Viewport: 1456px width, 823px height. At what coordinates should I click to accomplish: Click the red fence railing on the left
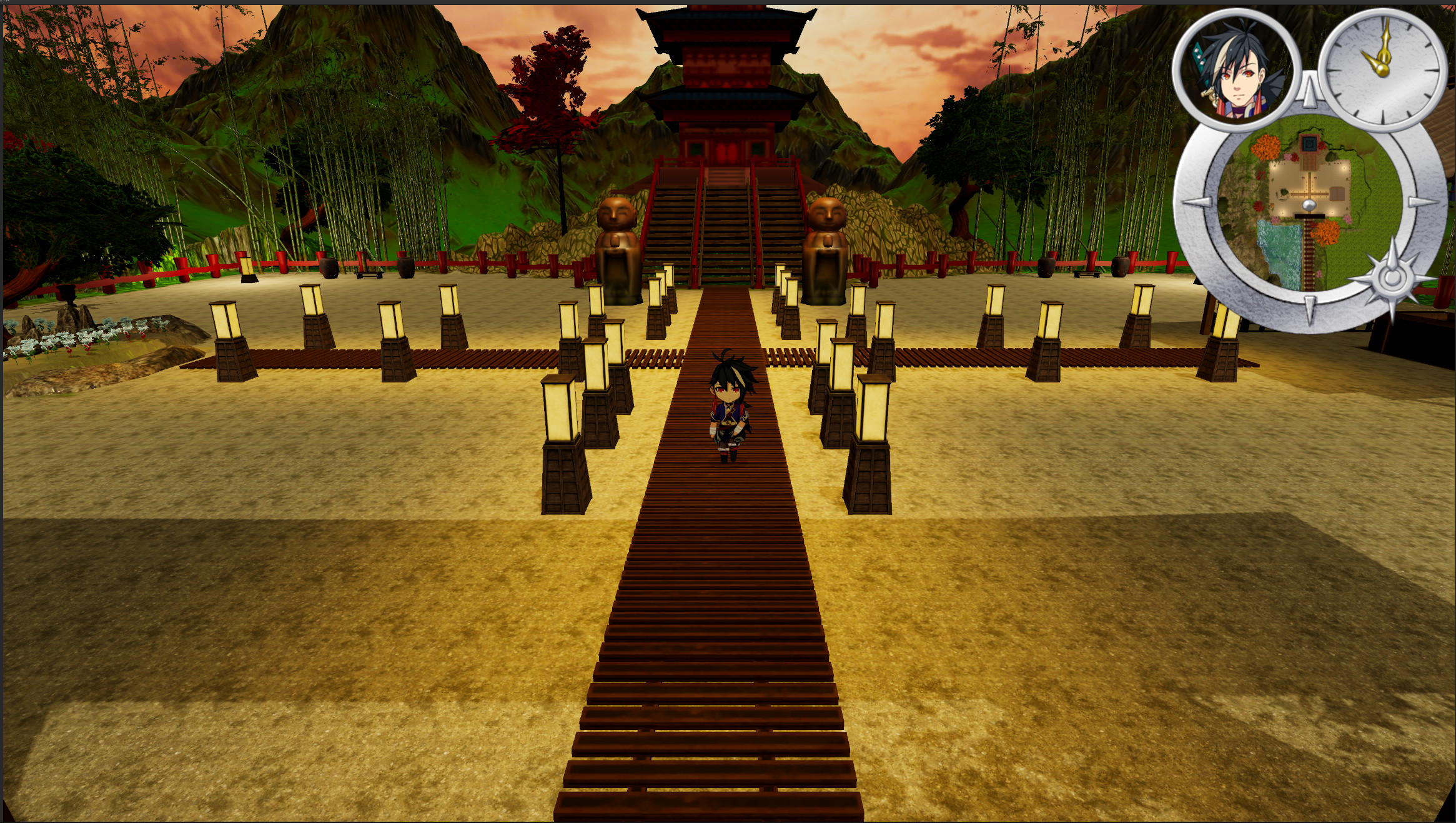tap(181, 269)
